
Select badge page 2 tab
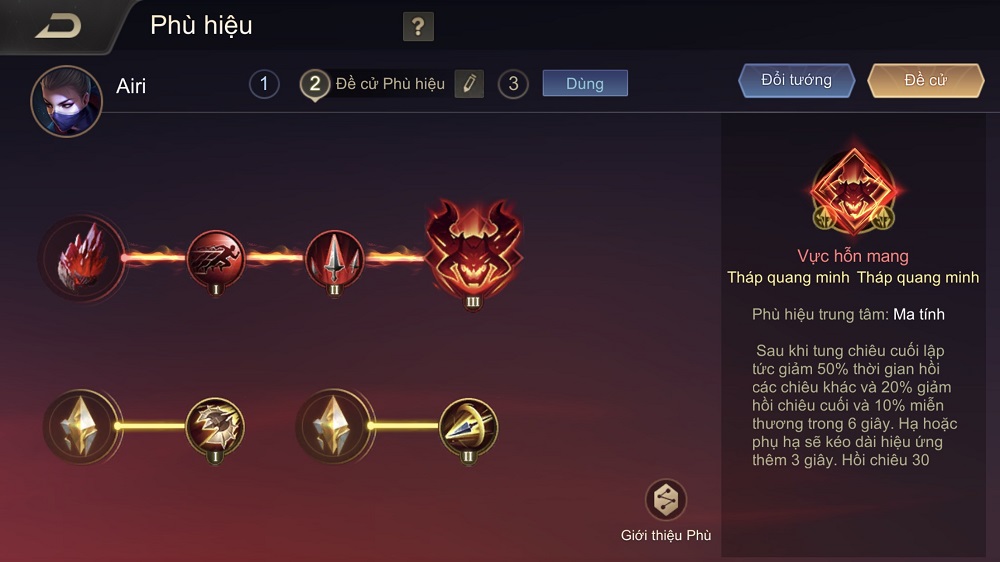(314, 84)
